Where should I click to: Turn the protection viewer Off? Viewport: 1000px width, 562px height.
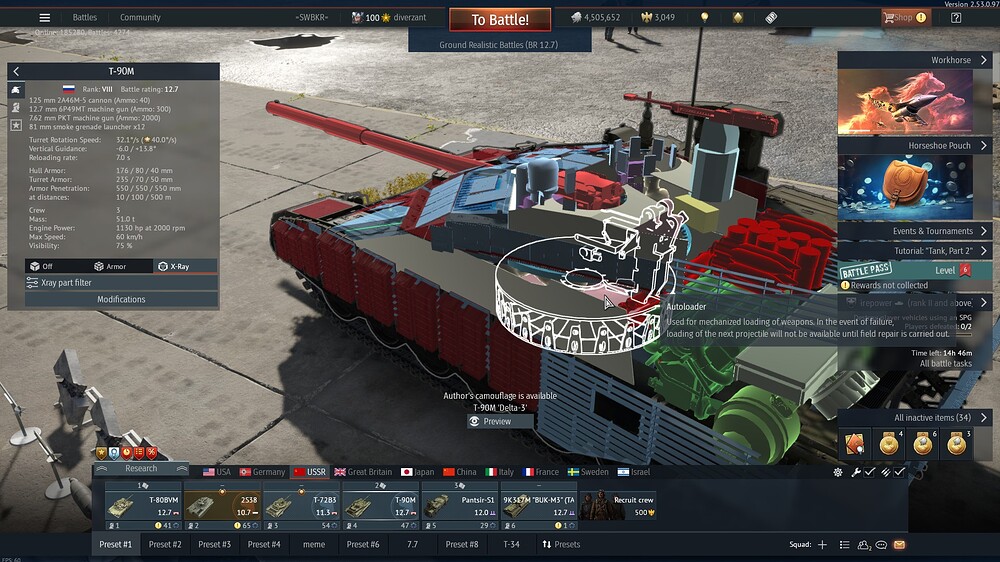[x=41, y=266]
